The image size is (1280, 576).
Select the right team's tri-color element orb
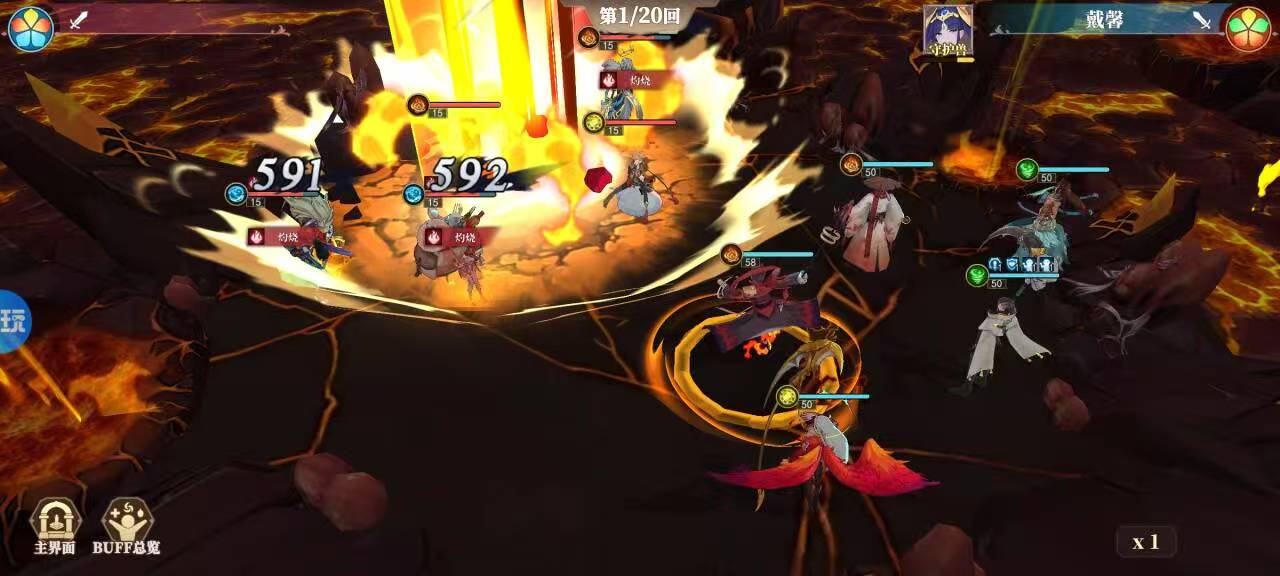click(1248, 28)
